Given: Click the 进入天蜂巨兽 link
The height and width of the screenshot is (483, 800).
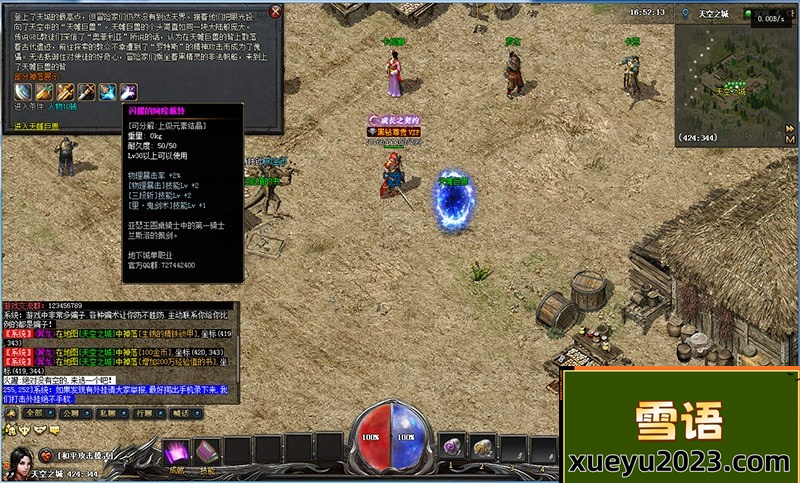Looking at the screenshot, I should tap(37, 127).
